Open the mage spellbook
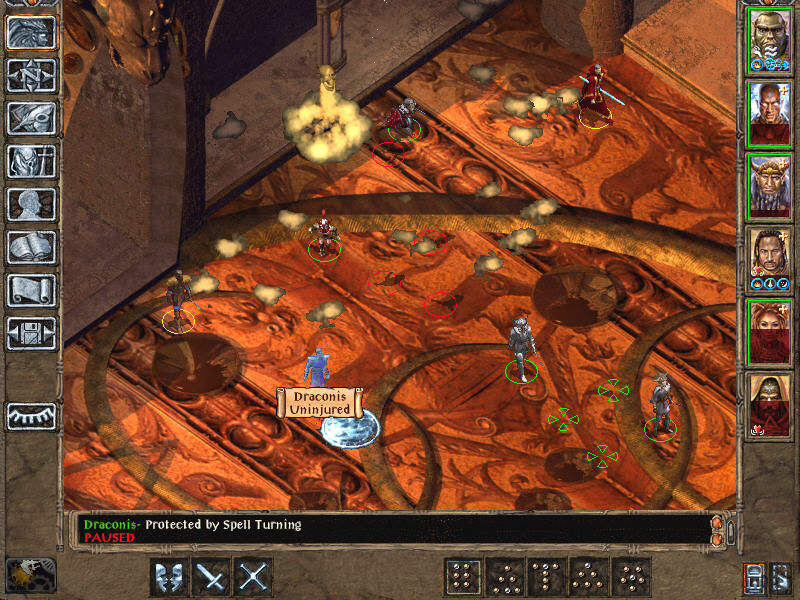The width and height of the screenshot is (800, 600). click(31, 247)
